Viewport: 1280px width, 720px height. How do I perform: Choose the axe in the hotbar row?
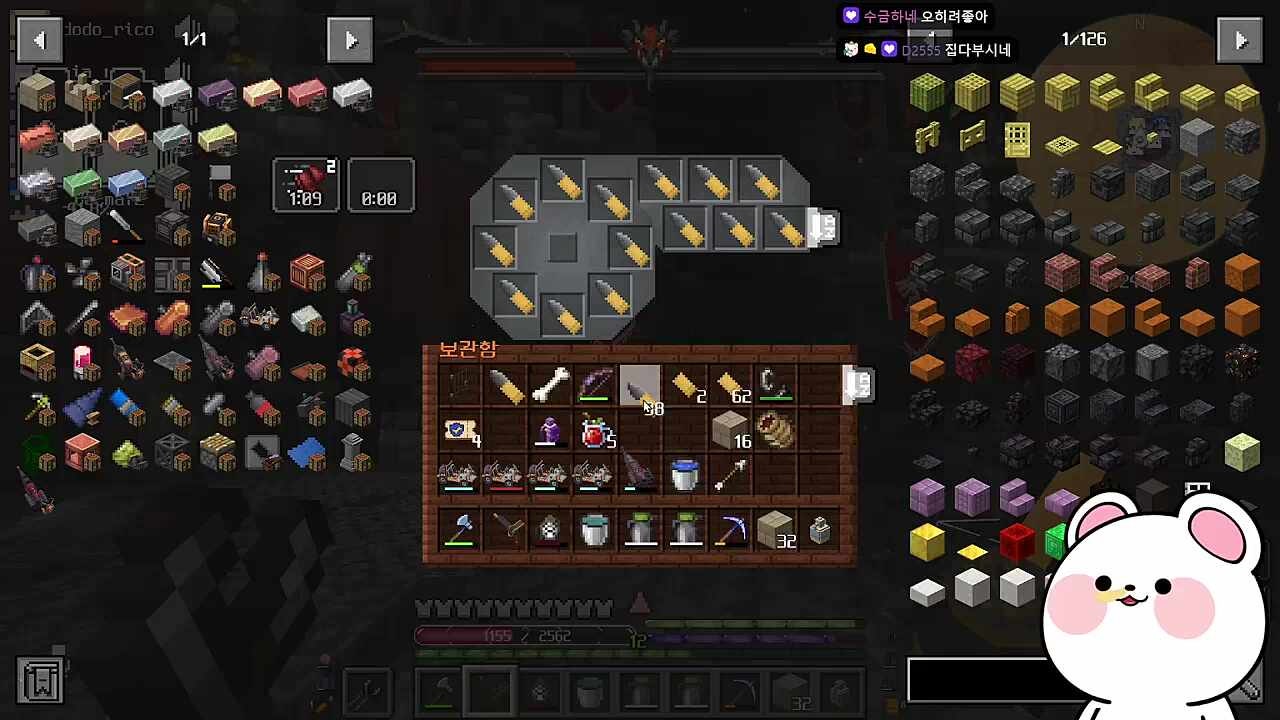(x=459, y=530)
